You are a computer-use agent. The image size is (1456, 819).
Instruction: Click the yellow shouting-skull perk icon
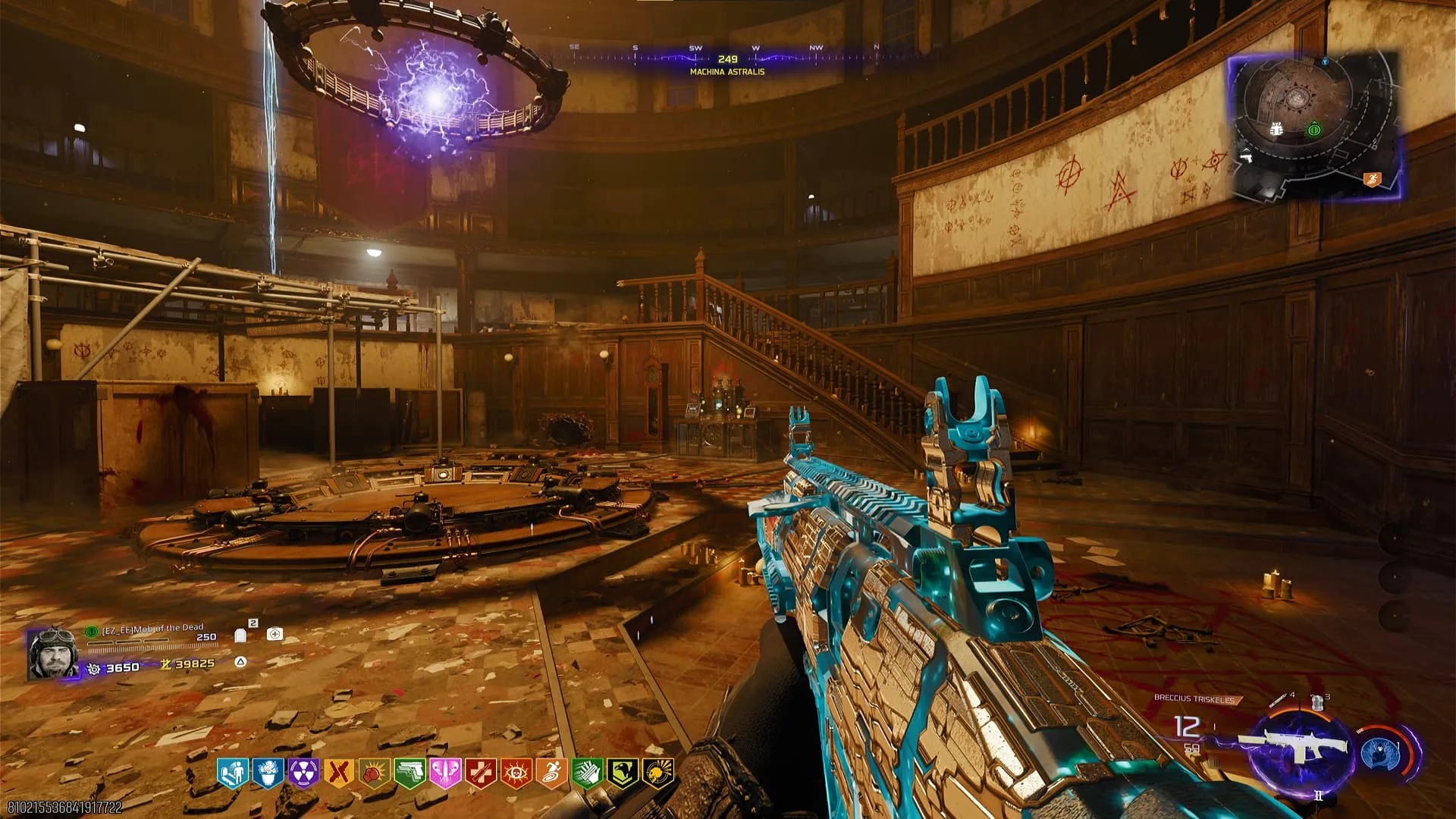point(657,773)
